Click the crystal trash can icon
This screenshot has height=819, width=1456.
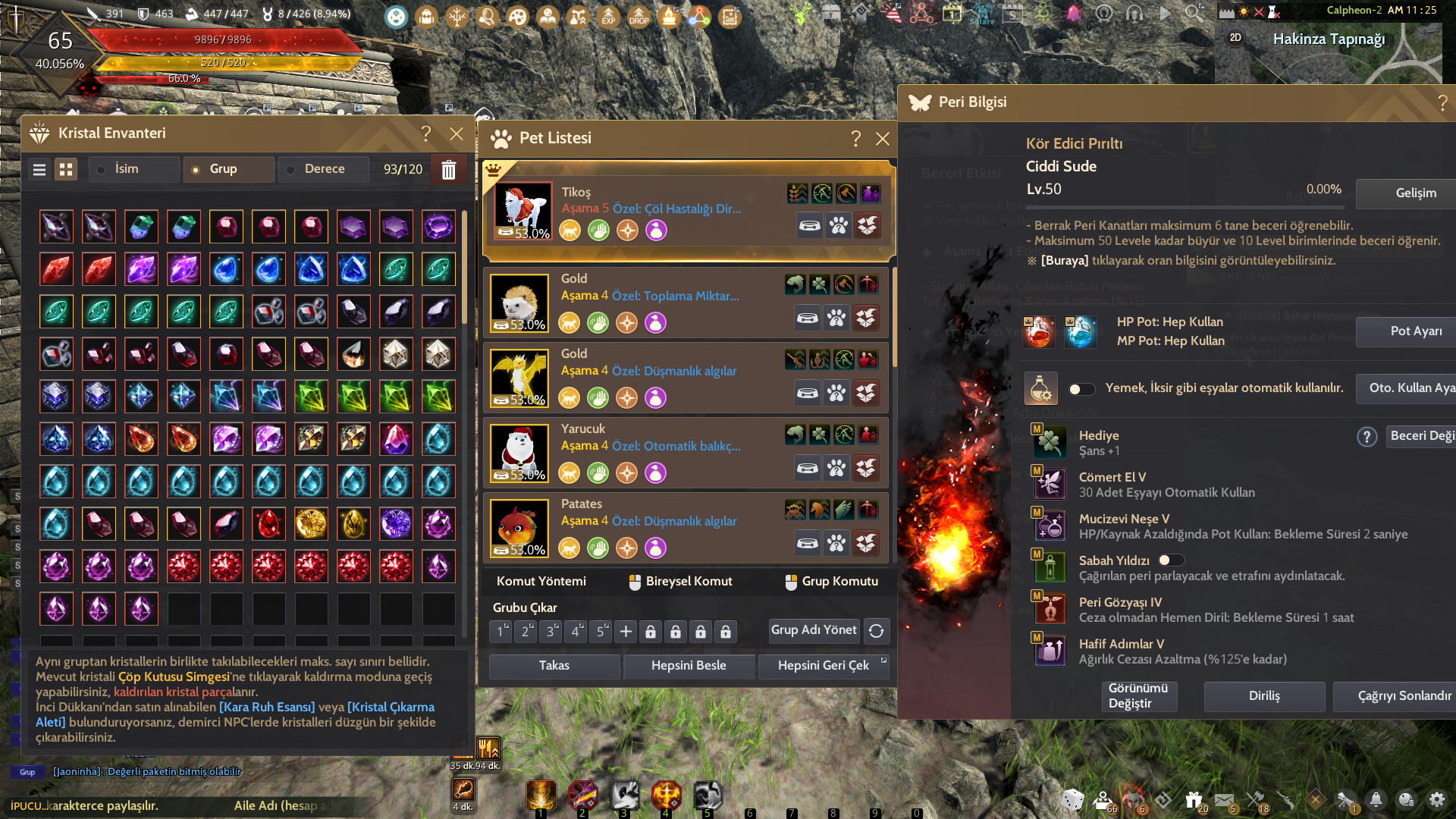click(448, 170)
